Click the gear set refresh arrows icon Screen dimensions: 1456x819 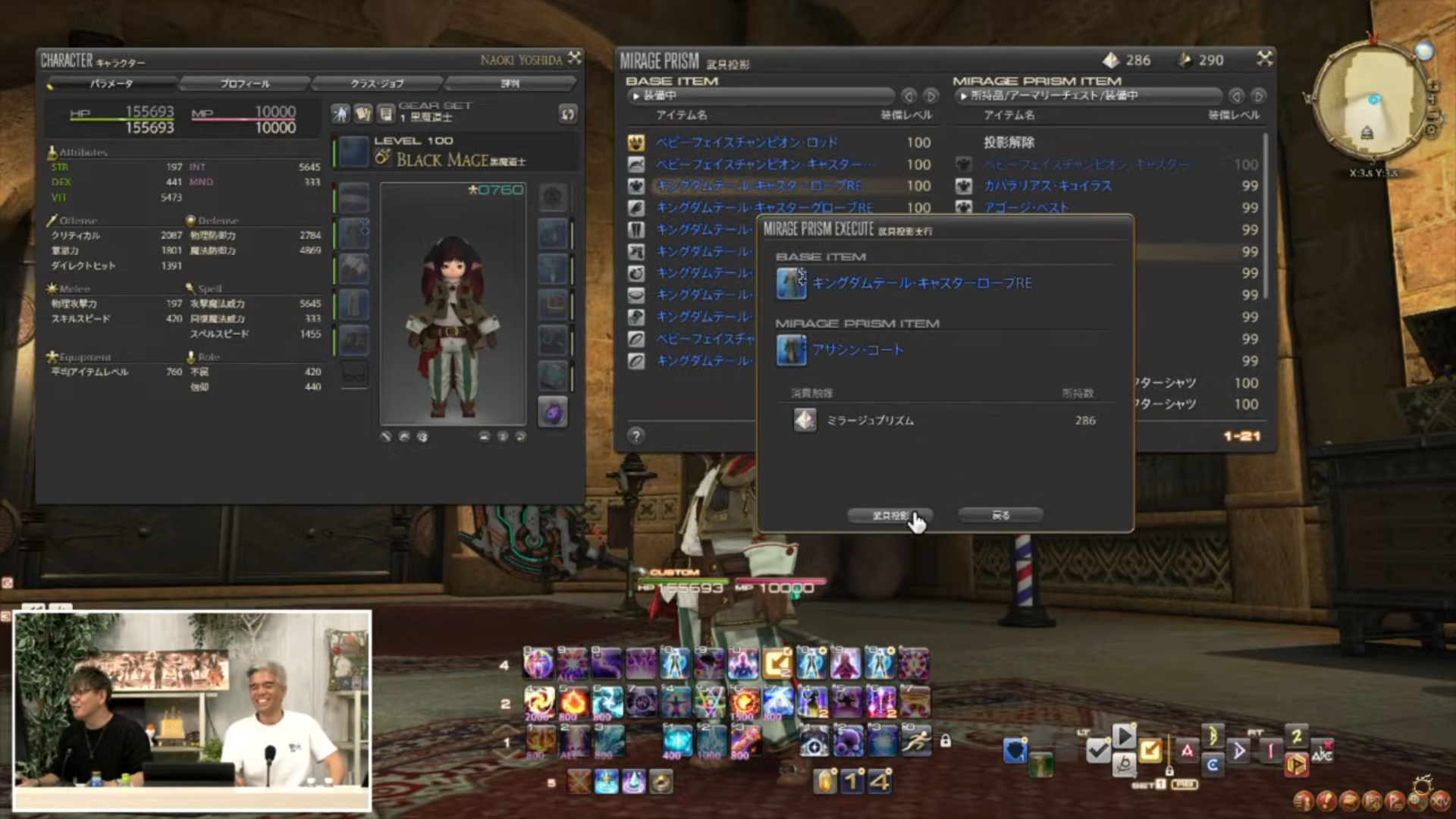tap(567, 115)
